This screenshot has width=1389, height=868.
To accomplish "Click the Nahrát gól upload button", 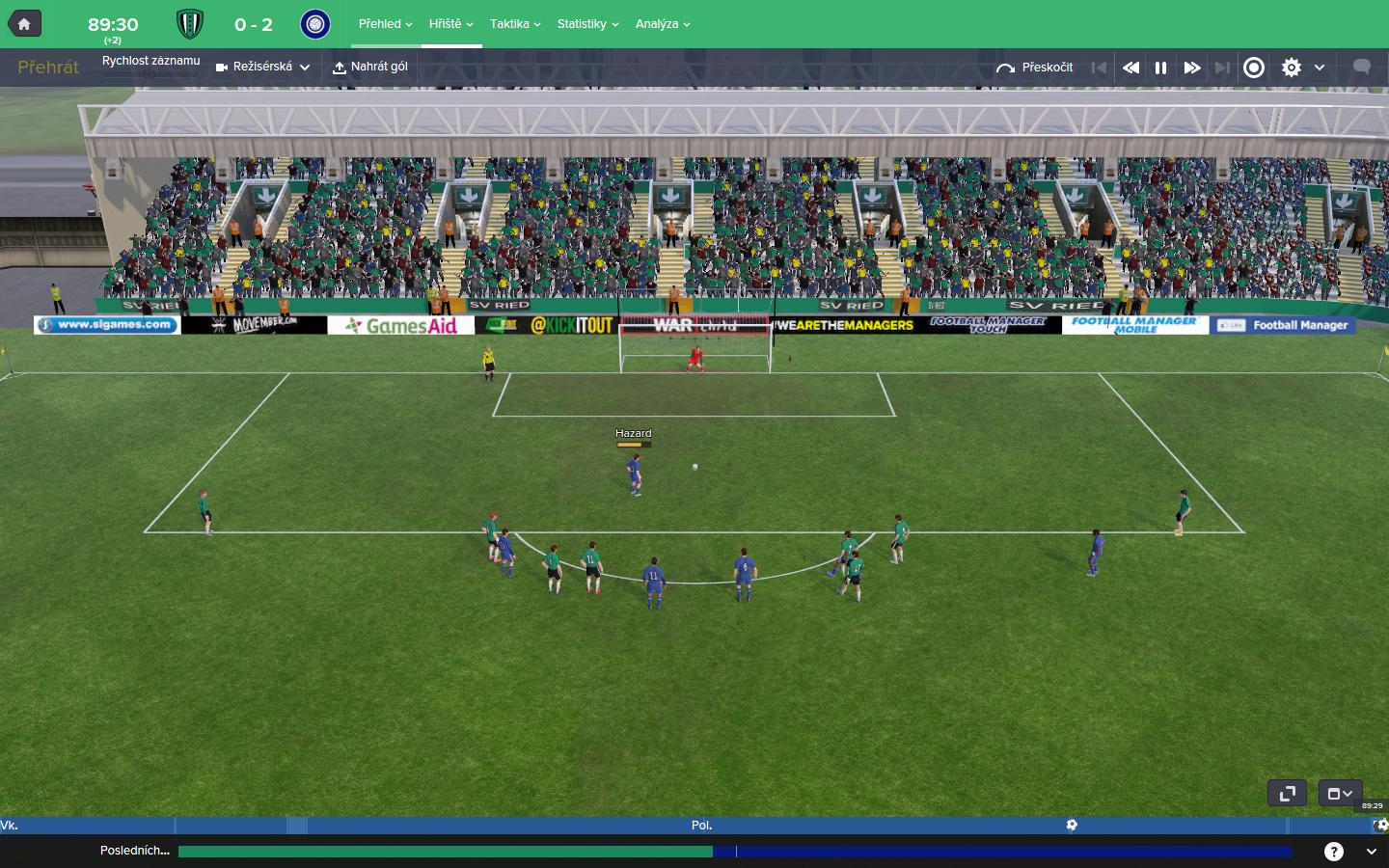I will (370, 68).
